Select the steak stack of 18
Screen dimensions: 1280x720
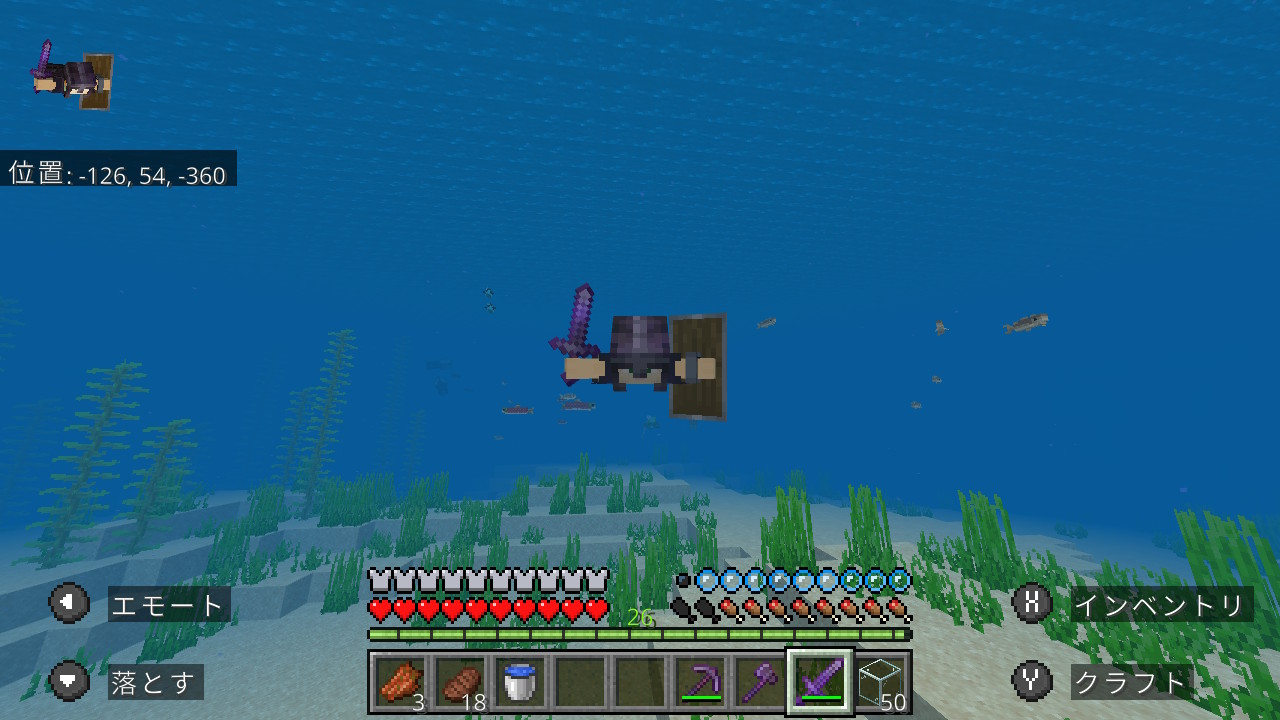coord(460,682)
